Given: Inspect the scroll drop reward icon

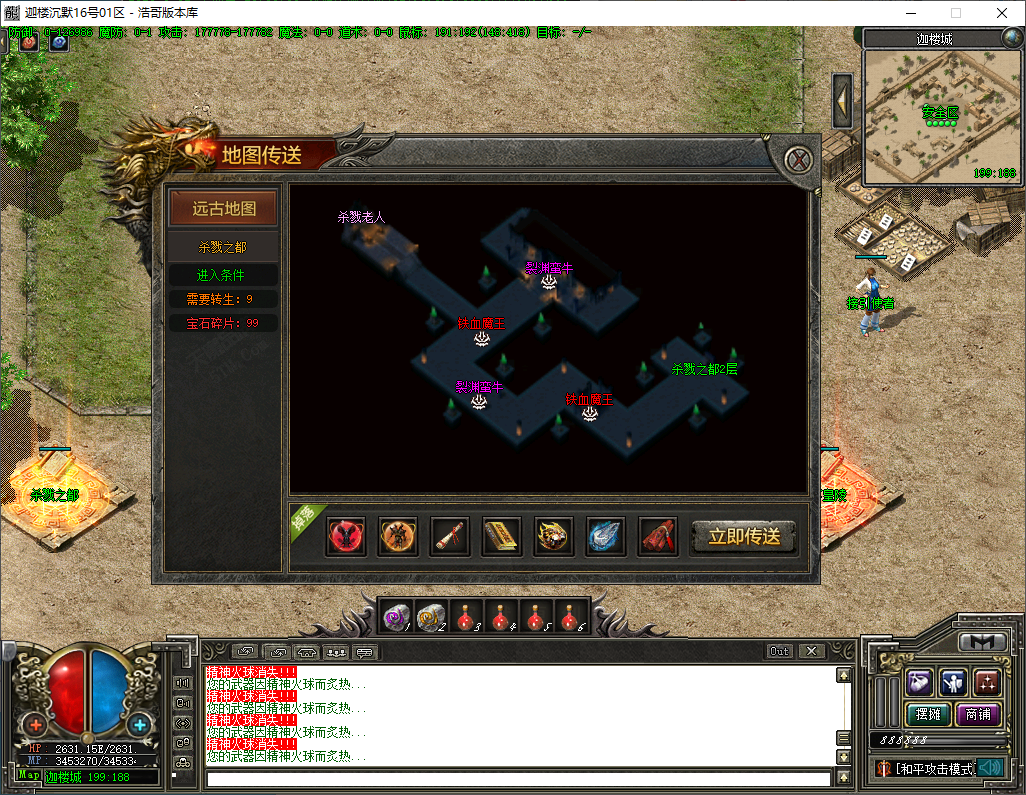Looking at the screenshot, I should coord(450,537).
